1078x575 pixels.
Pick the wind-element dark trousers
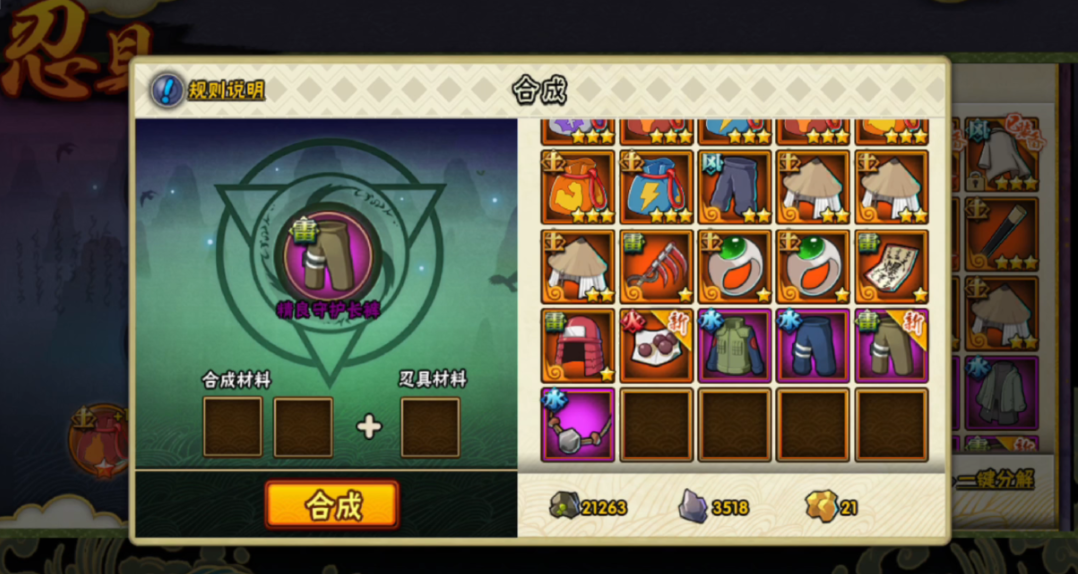[735, 188]
